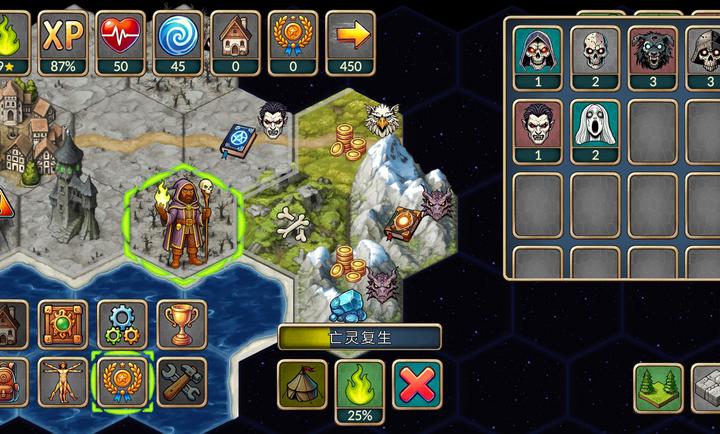Select the wrench and hammer build button
The width and height of the screenshot is (720, 434).
click(181, 381)
